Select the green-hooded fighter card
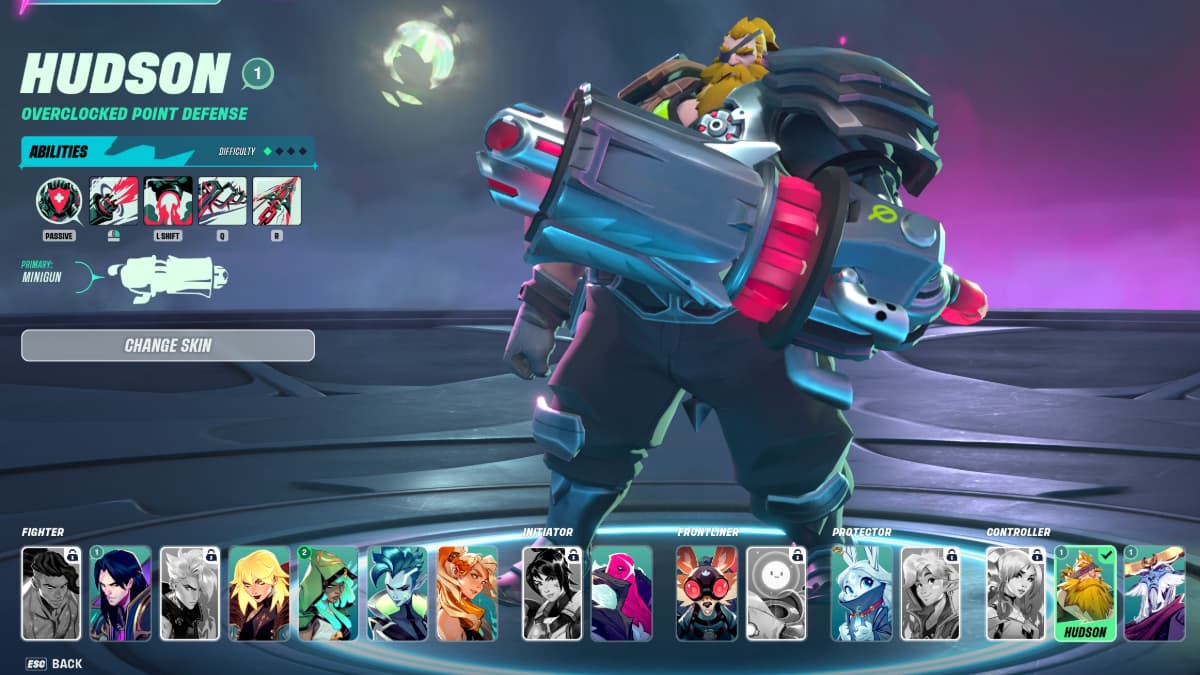 click(328, 593)
